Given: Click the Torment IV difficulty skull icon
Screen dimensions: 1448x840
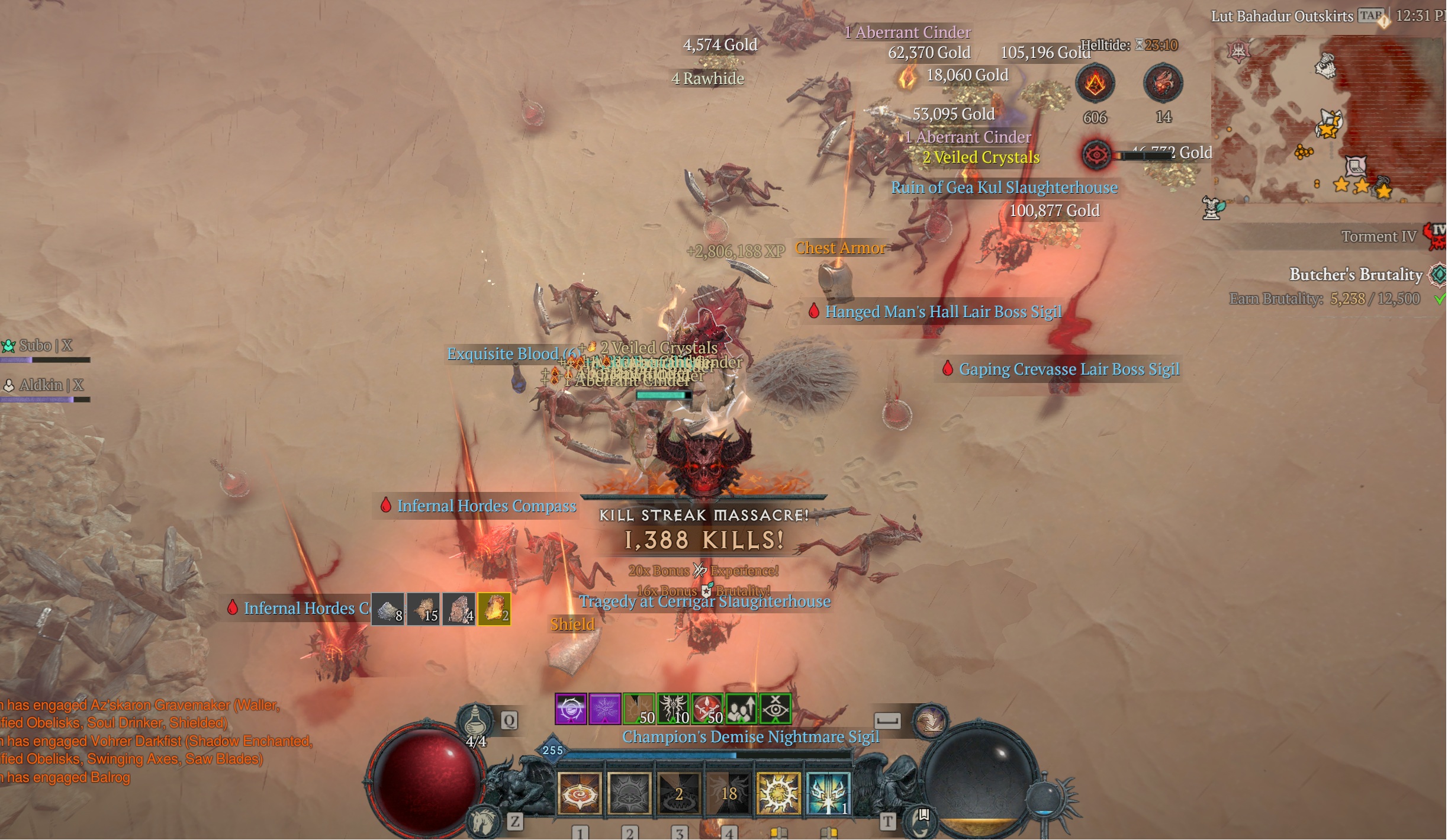Looking at the screenshot, I should [1437, 236].
